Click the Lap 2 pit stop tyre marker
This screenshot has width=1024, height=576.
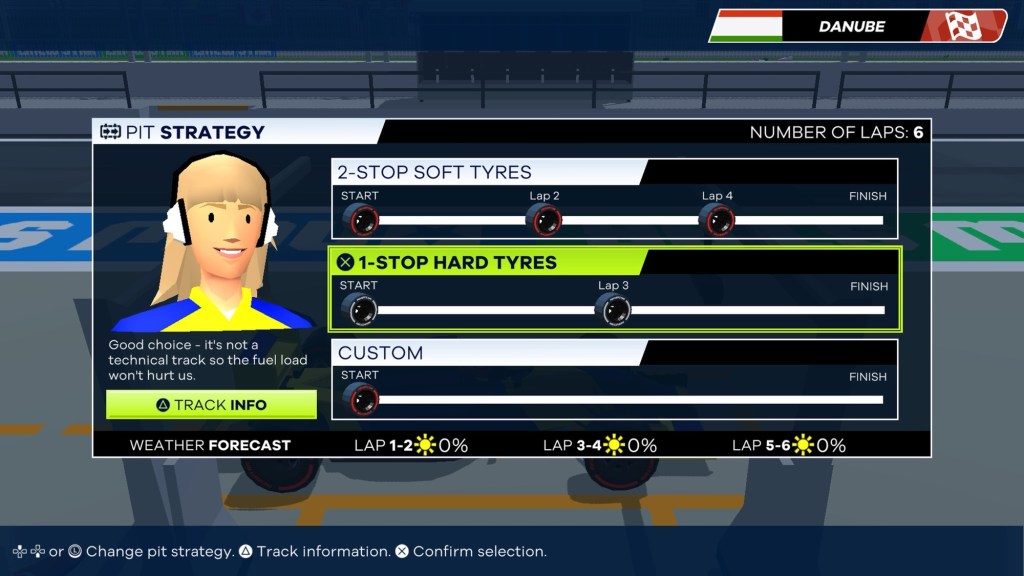[544, 219]
